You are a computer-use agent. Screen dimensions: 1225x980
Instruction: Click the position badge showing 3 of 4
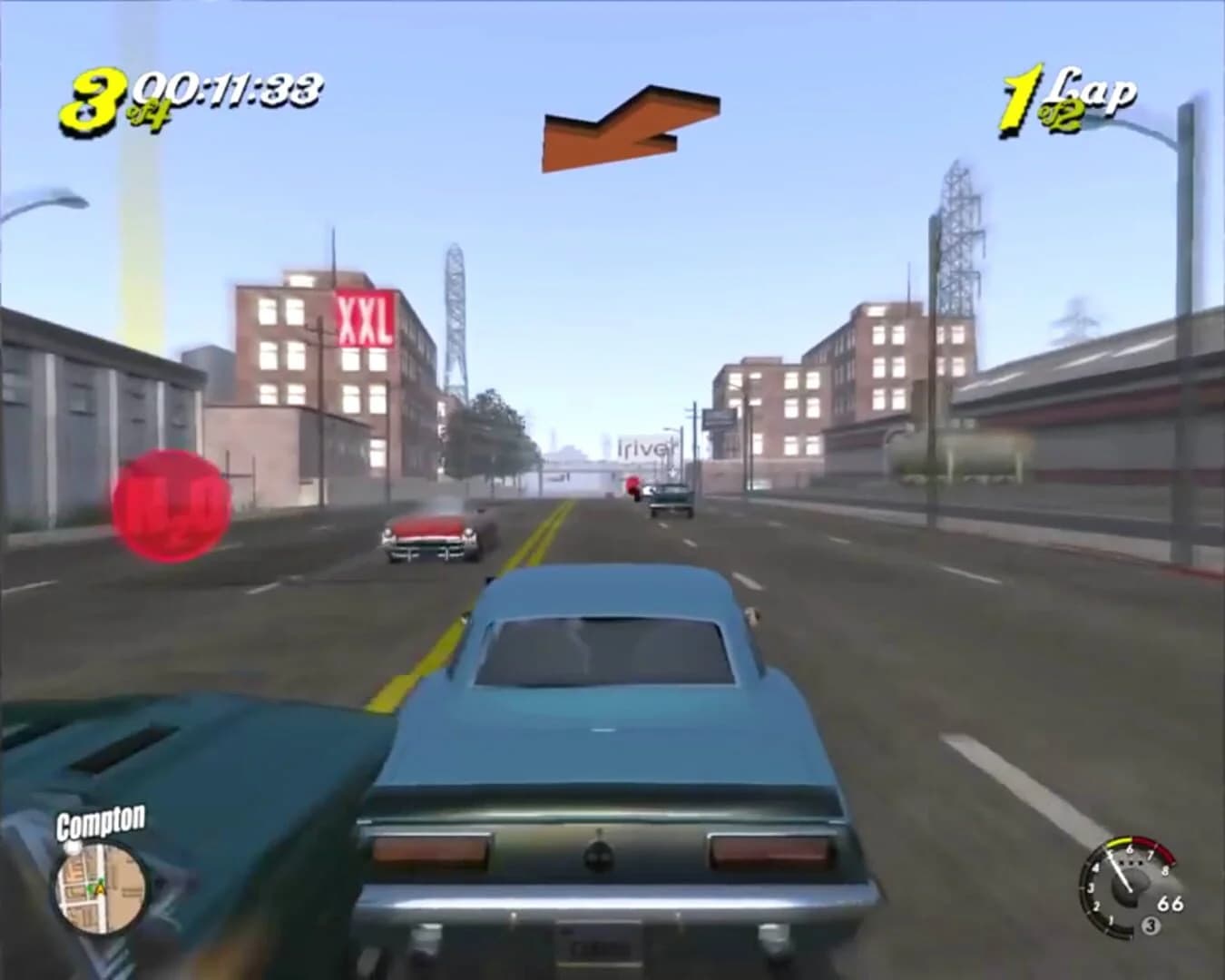(x=100, y=93)
